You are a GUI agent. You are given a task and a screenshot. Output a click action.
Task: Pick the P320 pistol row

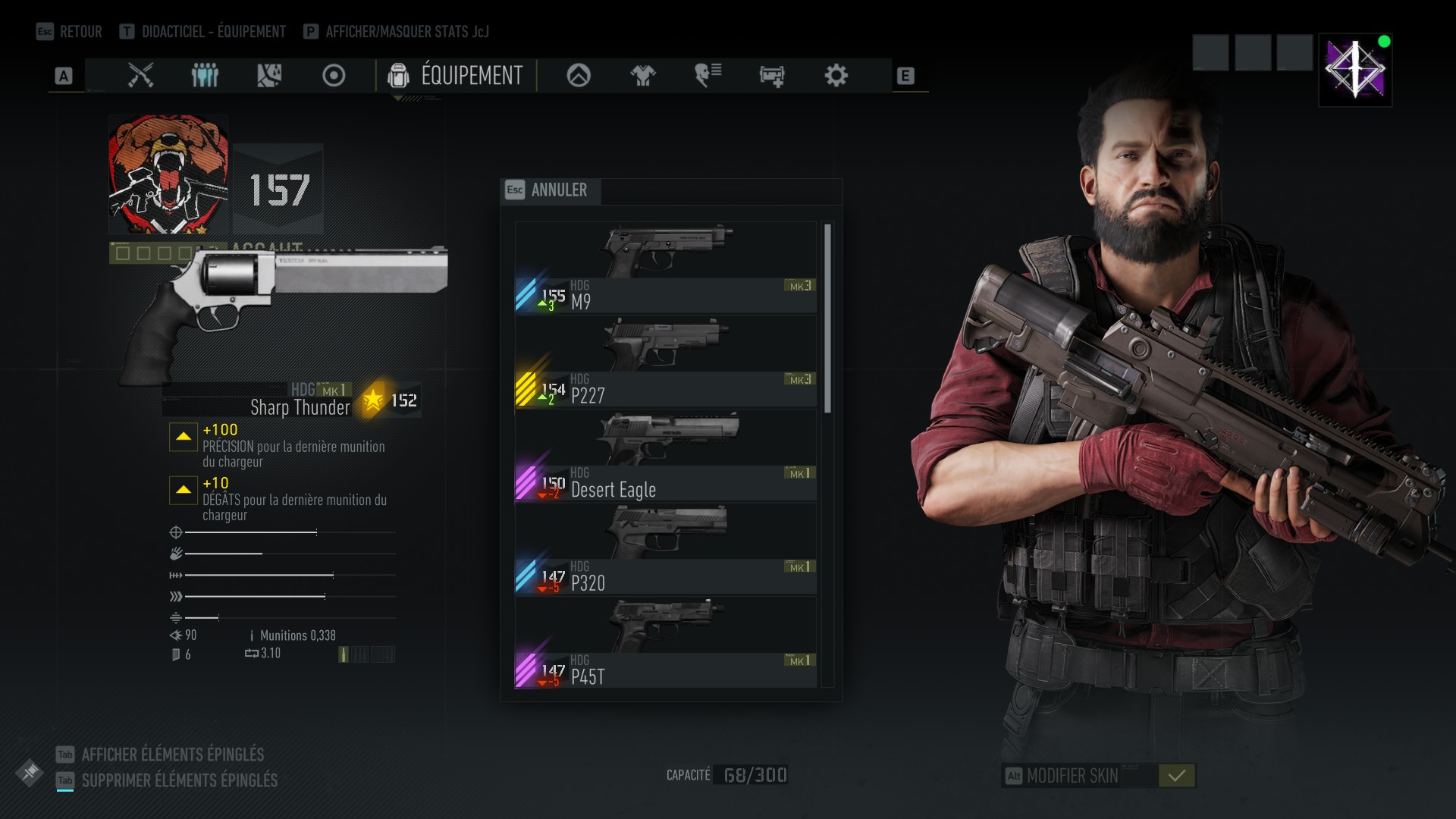665,550
